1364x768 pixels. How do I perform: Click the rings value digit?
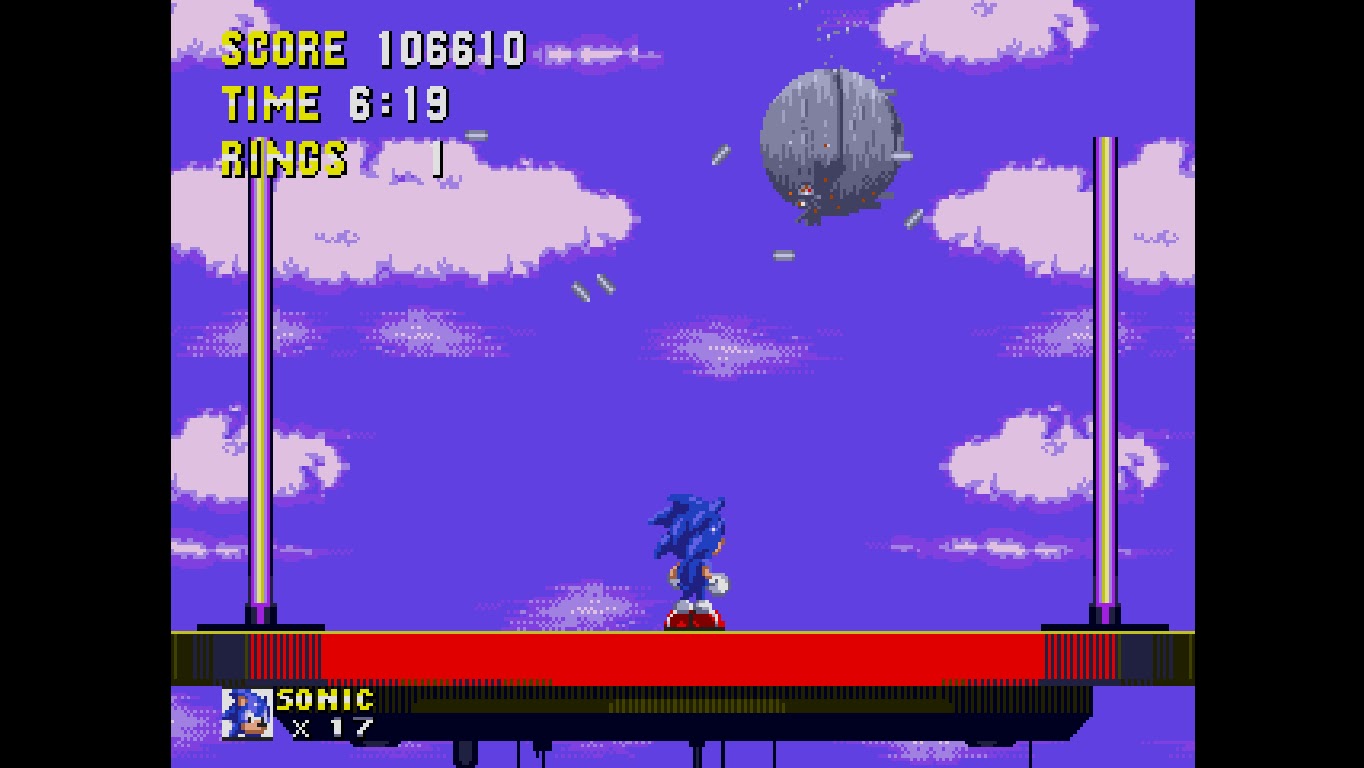tap(438, 157)
